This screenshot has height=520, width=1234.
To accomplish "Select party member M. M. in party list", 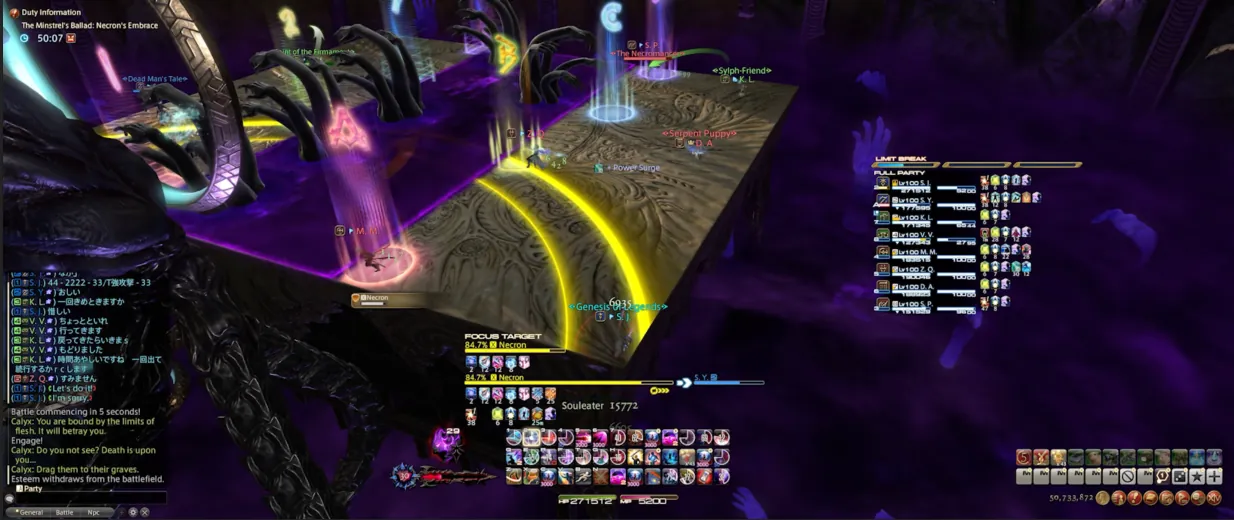I will pyautogui.click(x=925, y=252).
